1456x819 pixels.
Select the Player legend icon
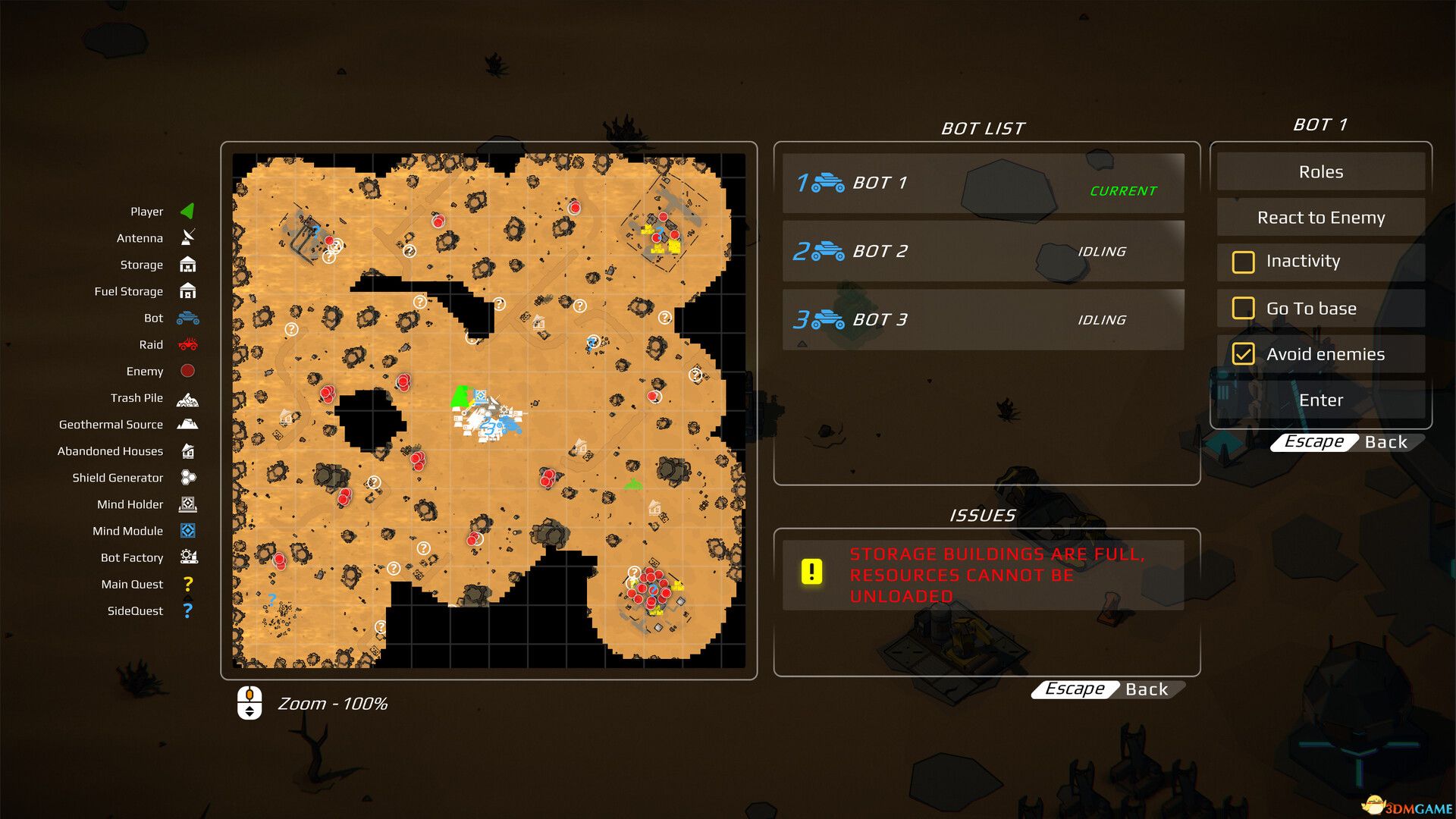coord(188,212)
